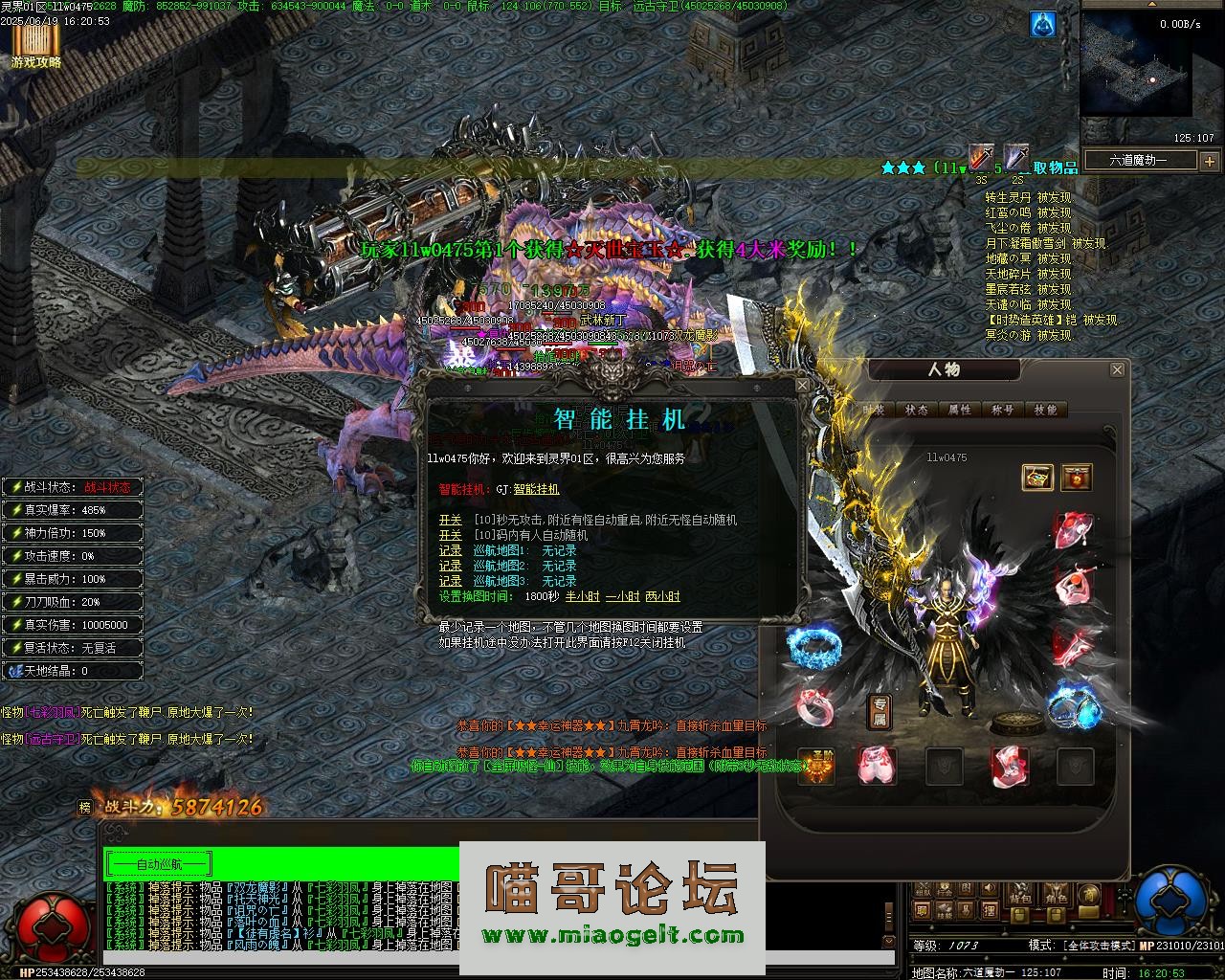Close the 人物 character panel
The height and width of the screenshot is (980, 1225).
pyautogui.click(x=1116, y=369)
